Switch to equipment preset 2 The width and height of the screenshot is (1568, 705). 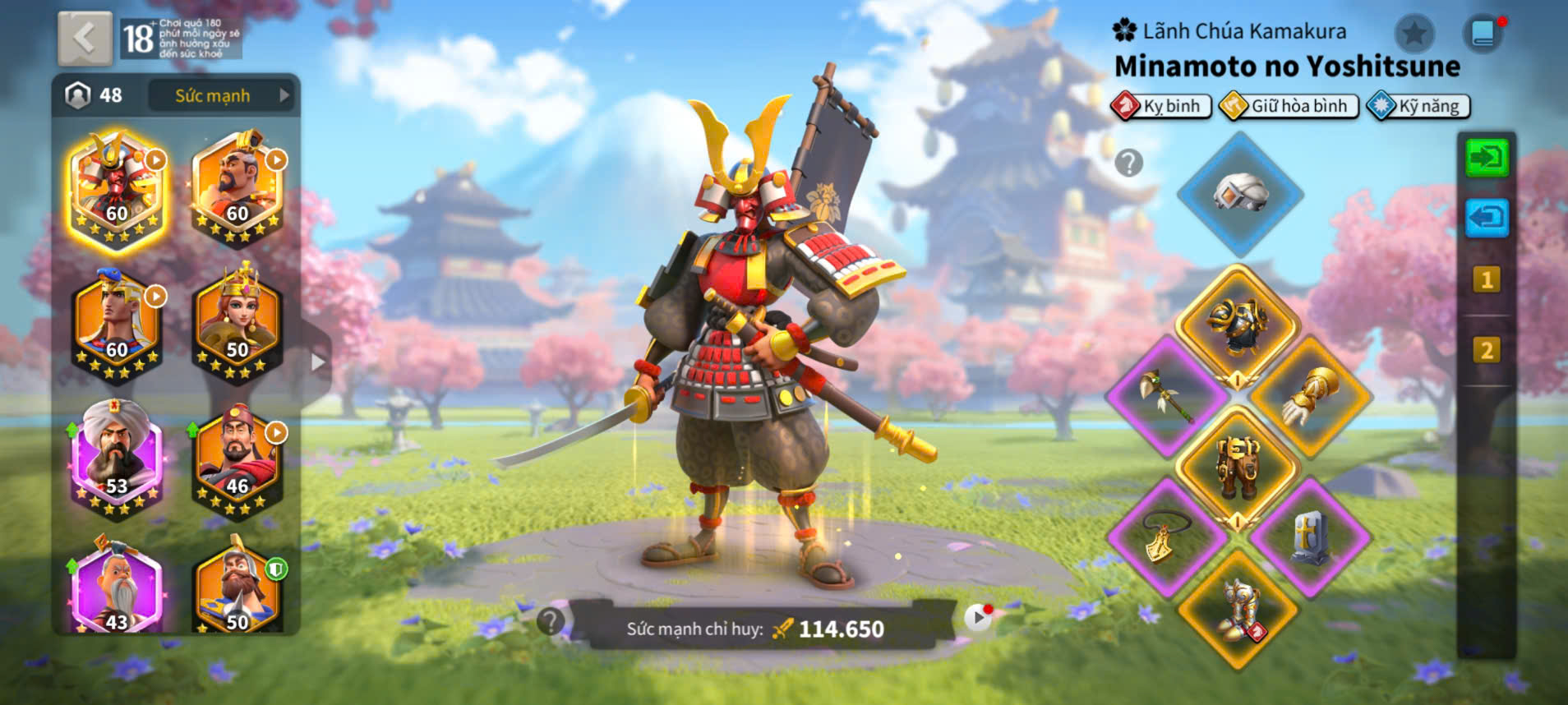point(1486,351)
